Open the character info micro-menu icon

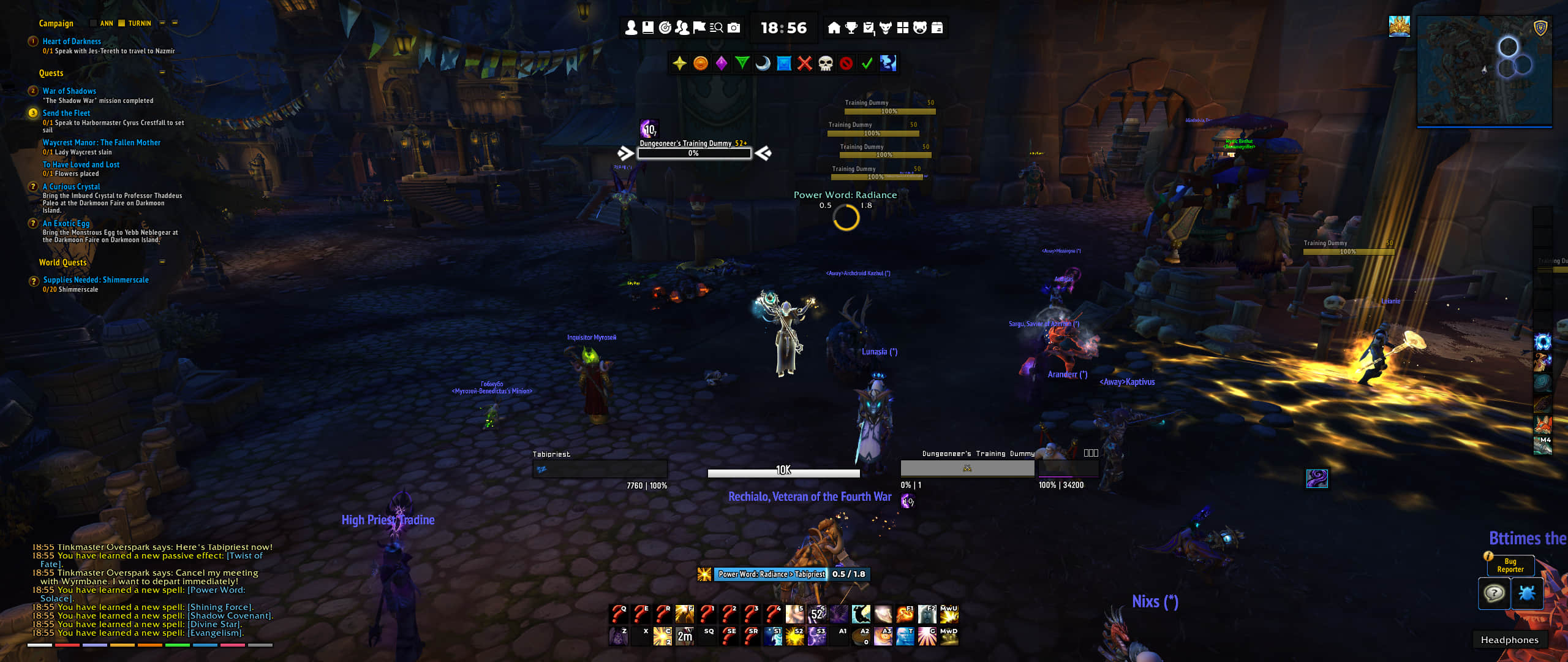pyautogui.click(x=631, y=28)
